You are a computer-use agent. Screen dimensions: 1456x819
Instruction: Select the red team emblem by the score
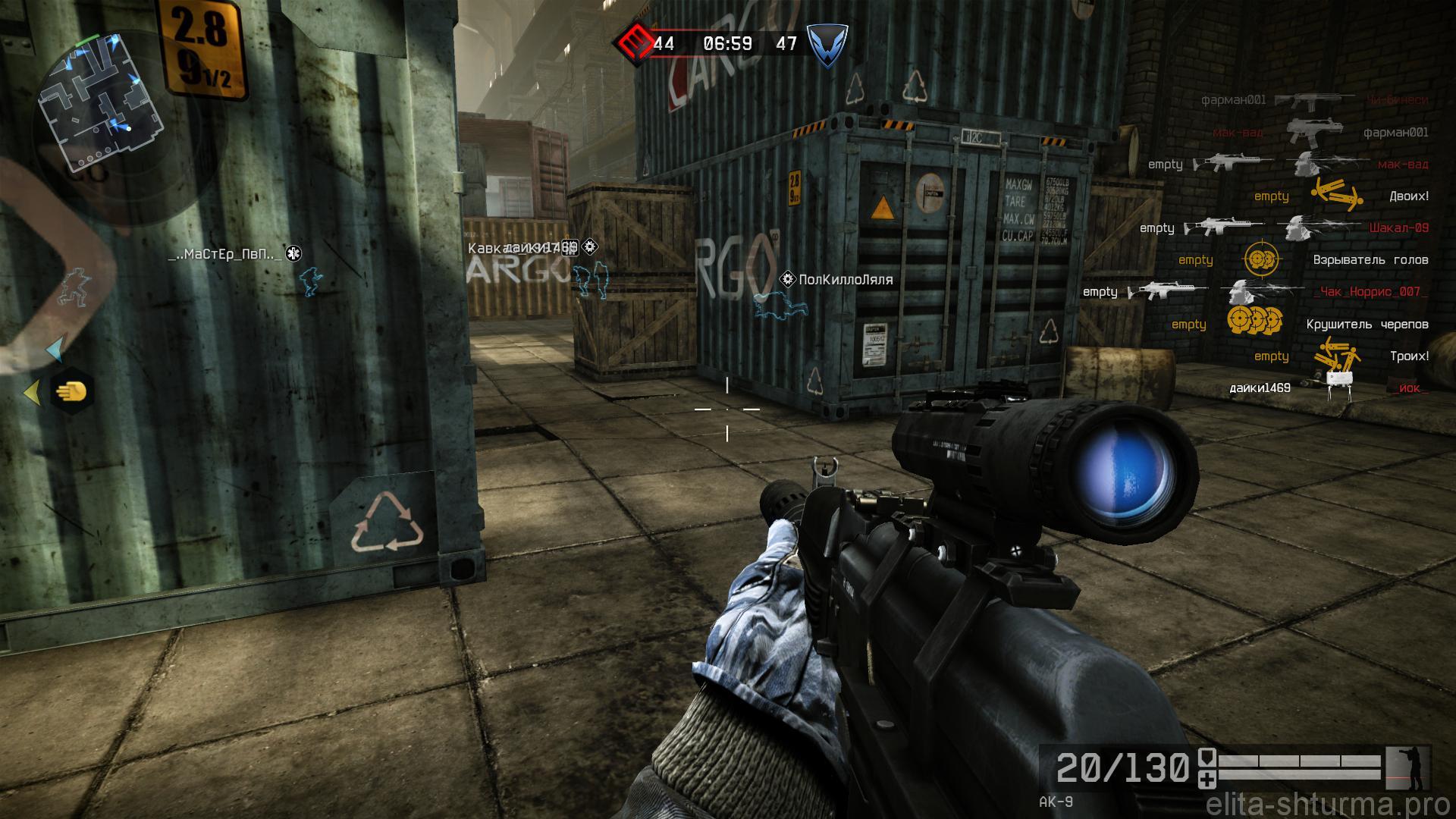[633, 42]
